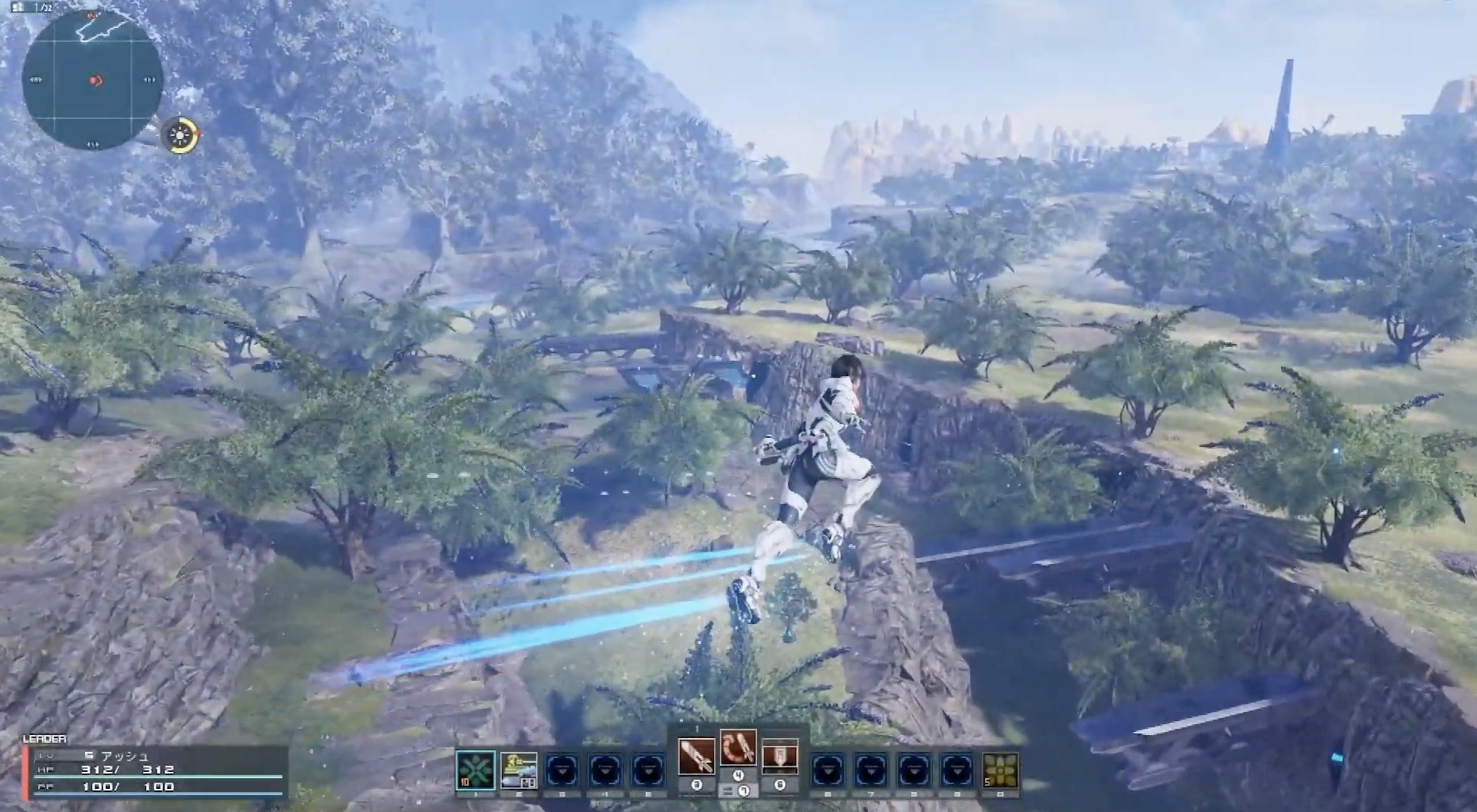1477x812 pixels.
Task: Click the circular minimap radar
Action: pyautogui.click(x=92, y=81)
